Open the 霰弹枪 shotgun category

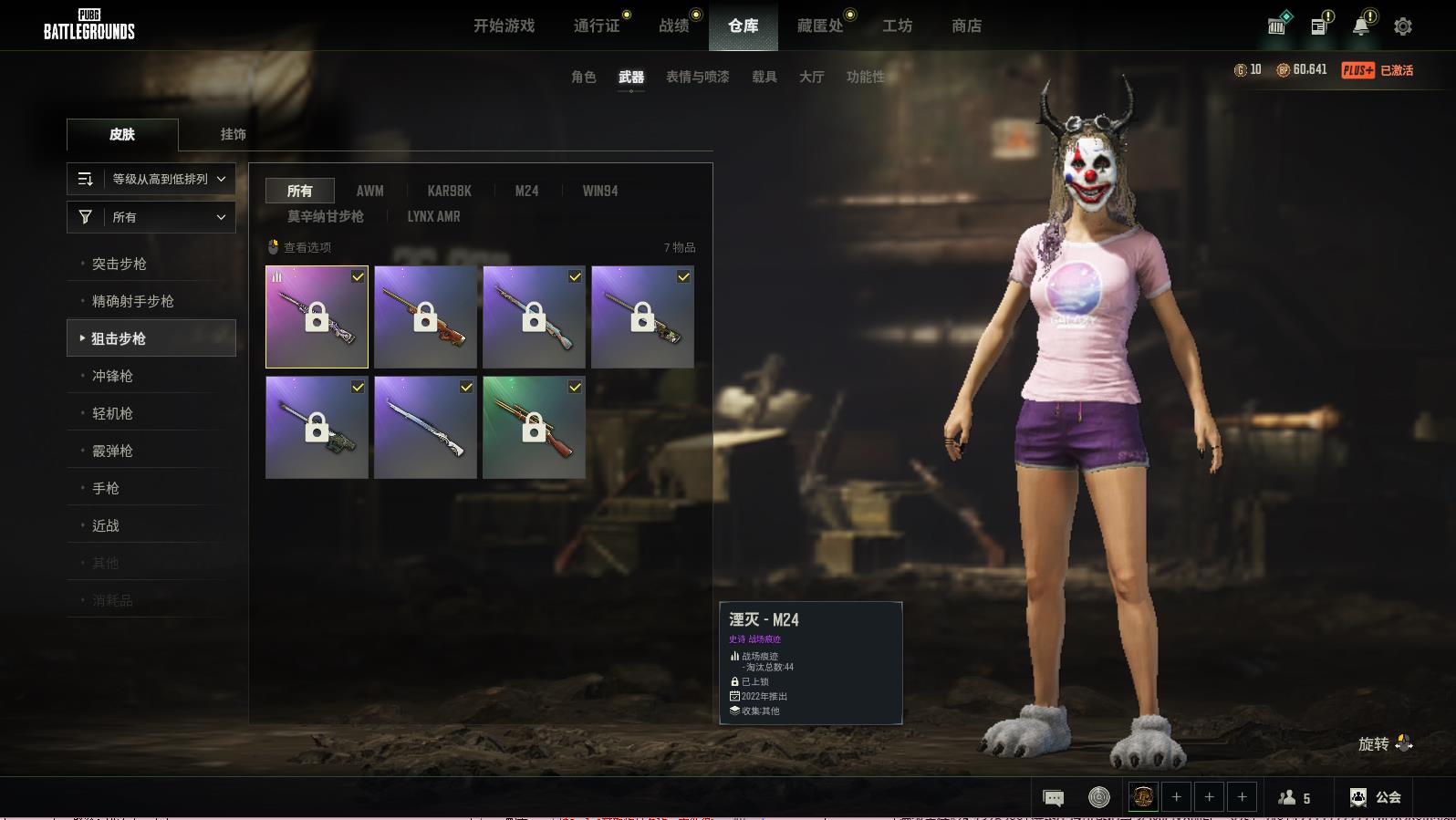click(x=112, y=451)
